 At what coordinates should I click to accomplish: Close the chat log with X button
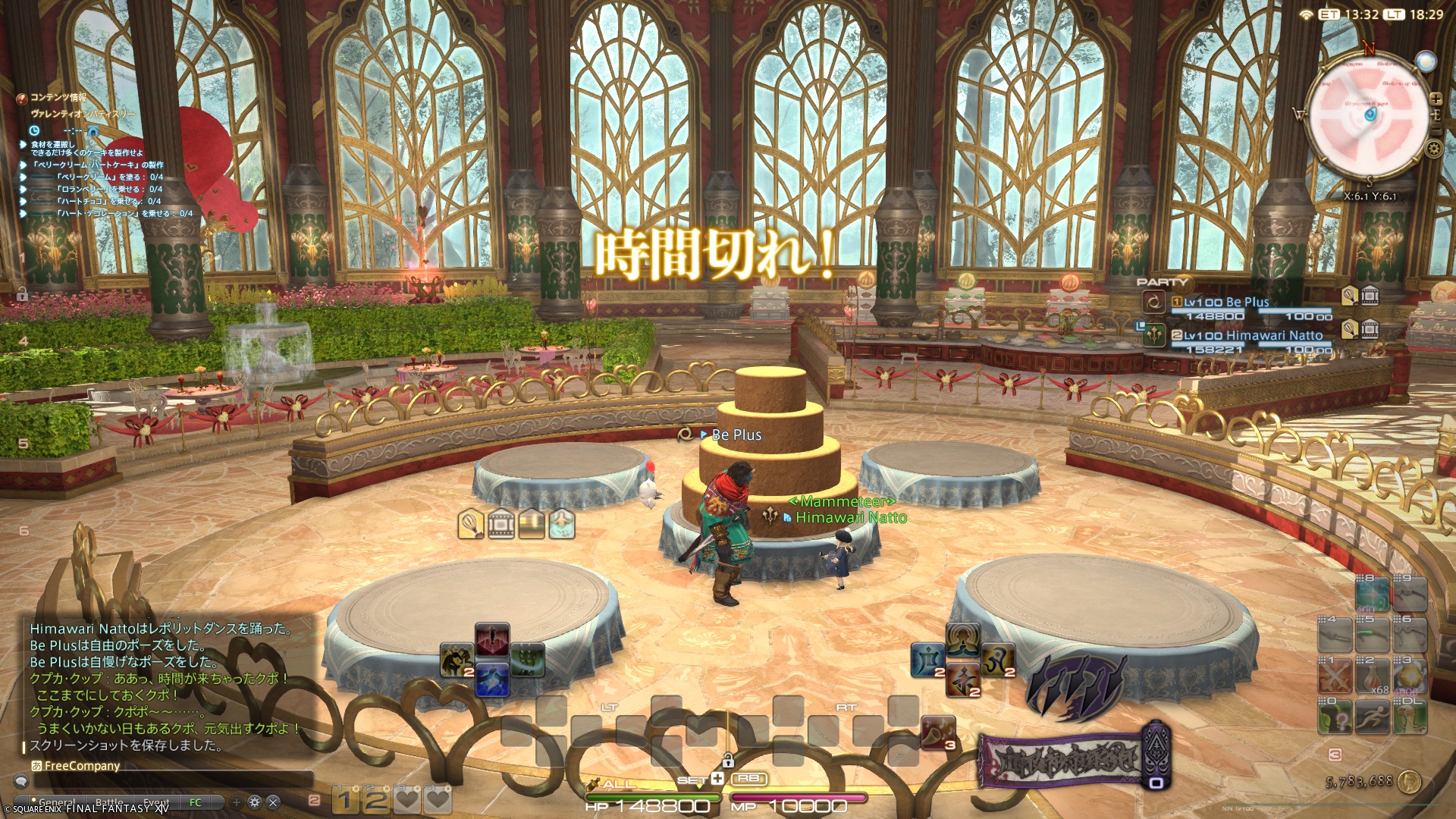point(273,802)
